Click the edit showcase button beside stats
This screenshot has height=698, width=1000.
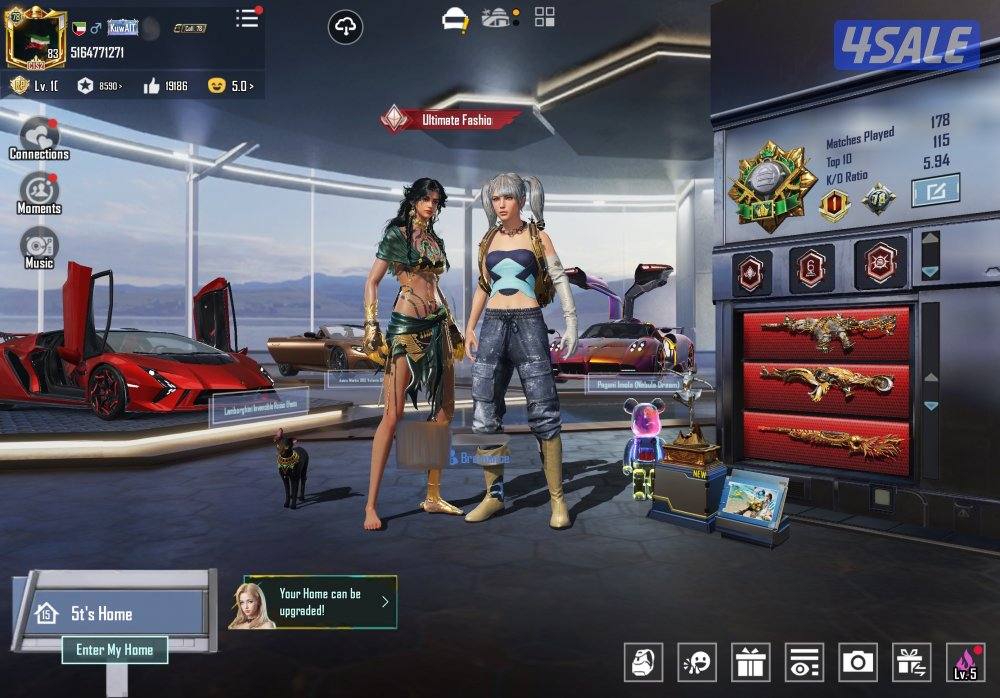935,190
